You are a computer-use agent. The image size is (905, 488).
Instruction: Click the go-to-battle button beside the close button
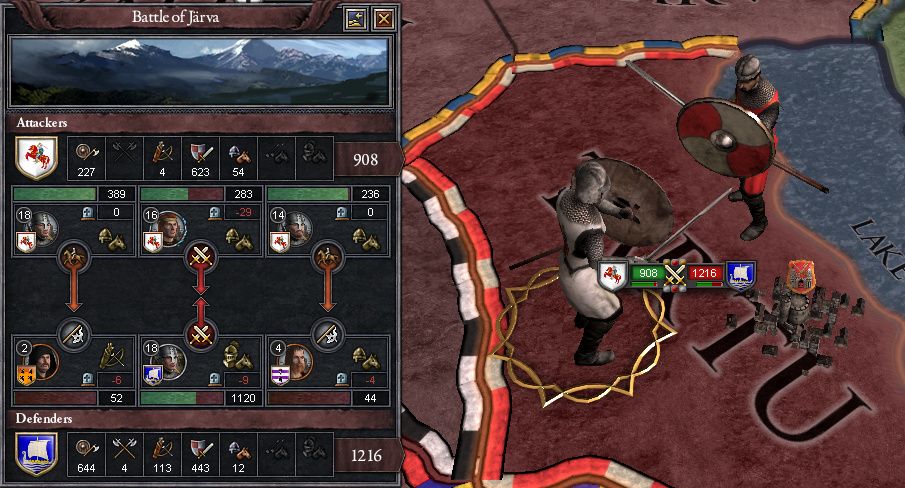click(x=356, y=18)
